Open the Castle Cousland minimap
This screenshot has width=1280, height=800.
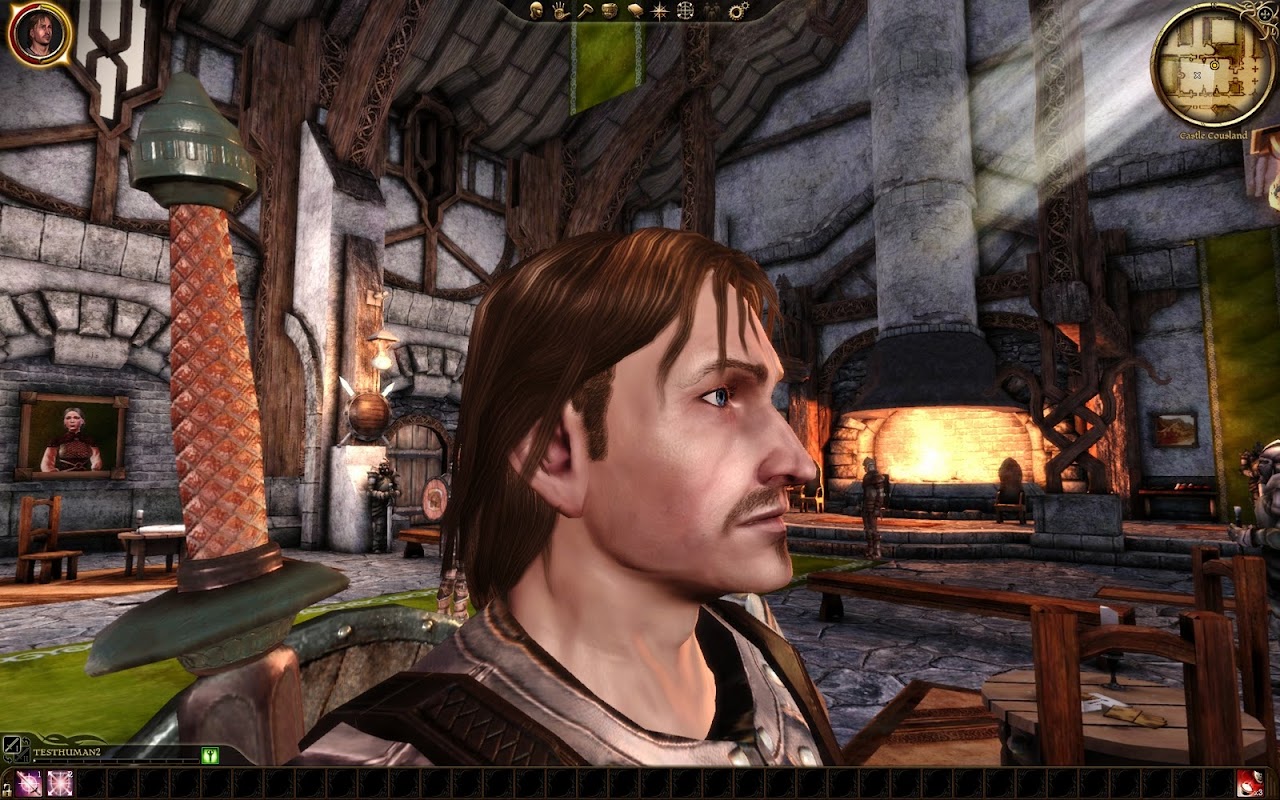pyautogui.click(x=1212, y=65)
